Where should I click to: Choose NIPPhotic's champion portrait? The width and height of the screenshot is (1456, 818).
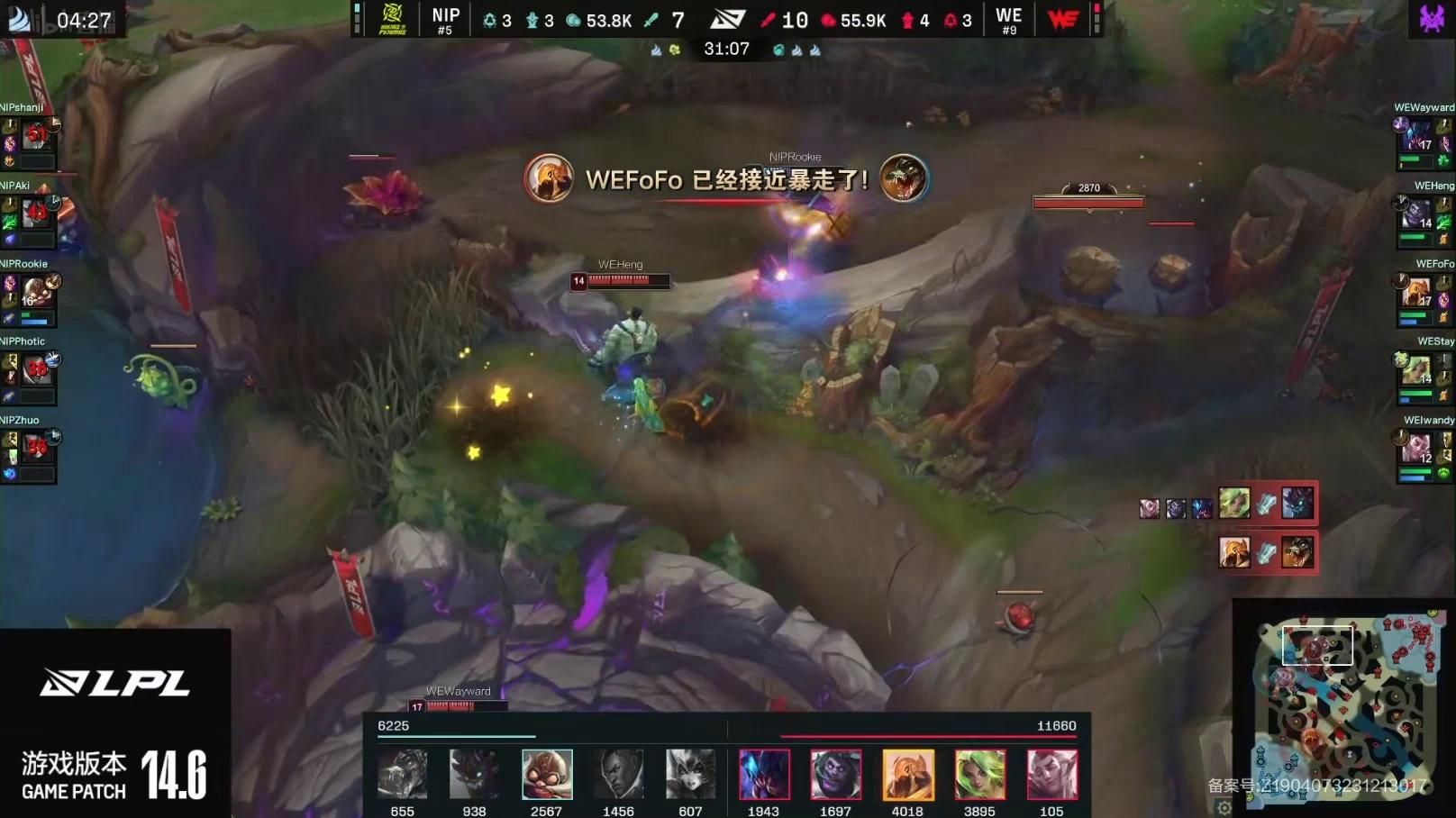pyautogui.click(x=36, y=369)
